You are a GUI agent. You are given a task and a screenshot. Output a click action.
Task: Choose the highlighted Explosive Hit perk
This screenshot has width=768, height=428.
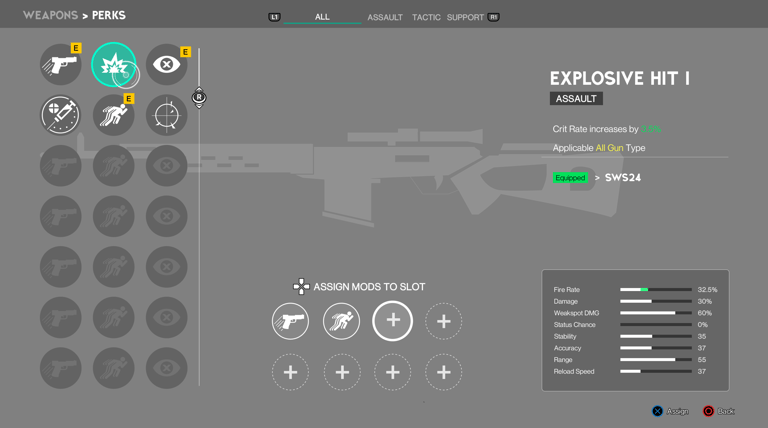[x=114, y=65]
